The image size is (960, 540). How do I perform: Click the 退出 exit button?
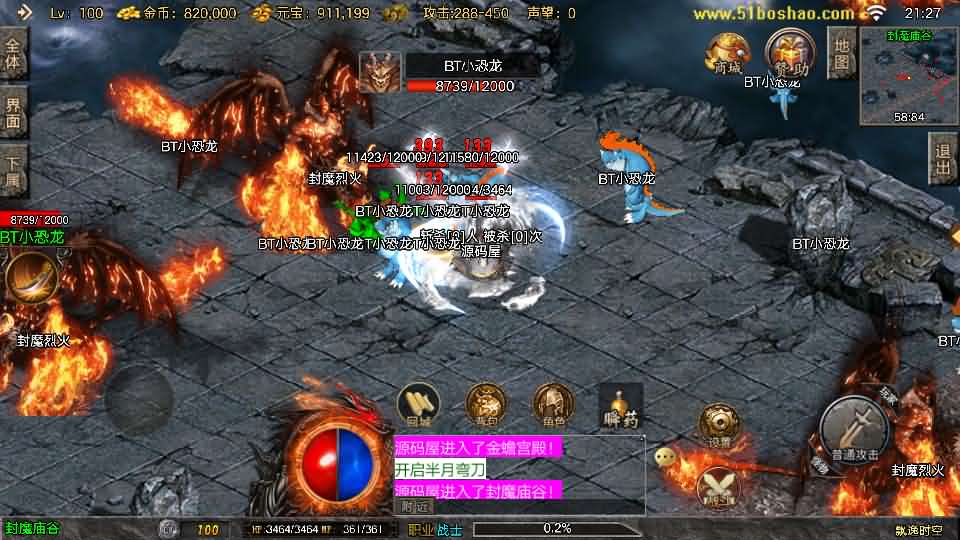pos(942,160)
